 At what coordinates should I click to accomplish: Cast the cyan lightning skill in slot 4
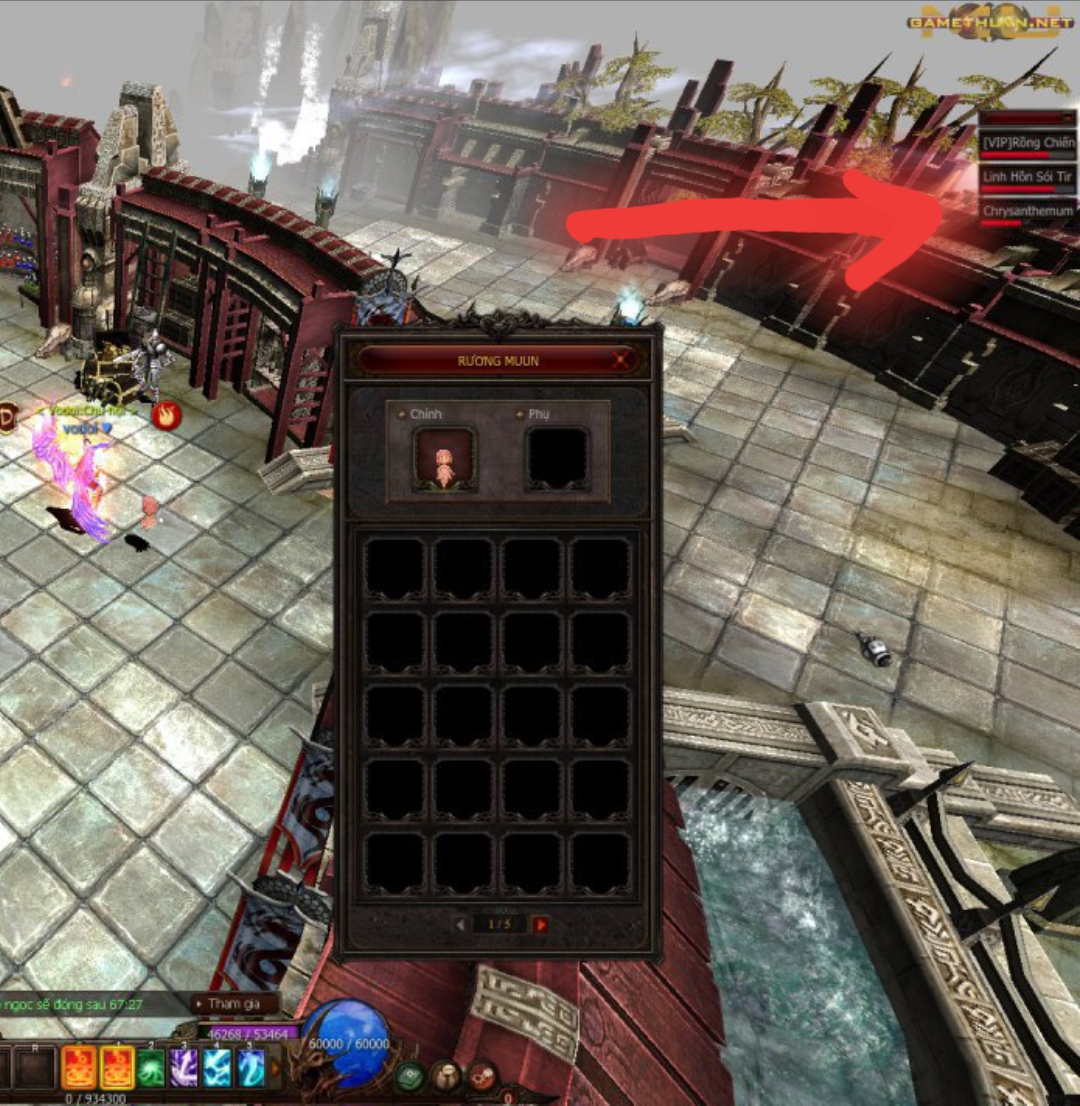click(x=217, y=1068)
